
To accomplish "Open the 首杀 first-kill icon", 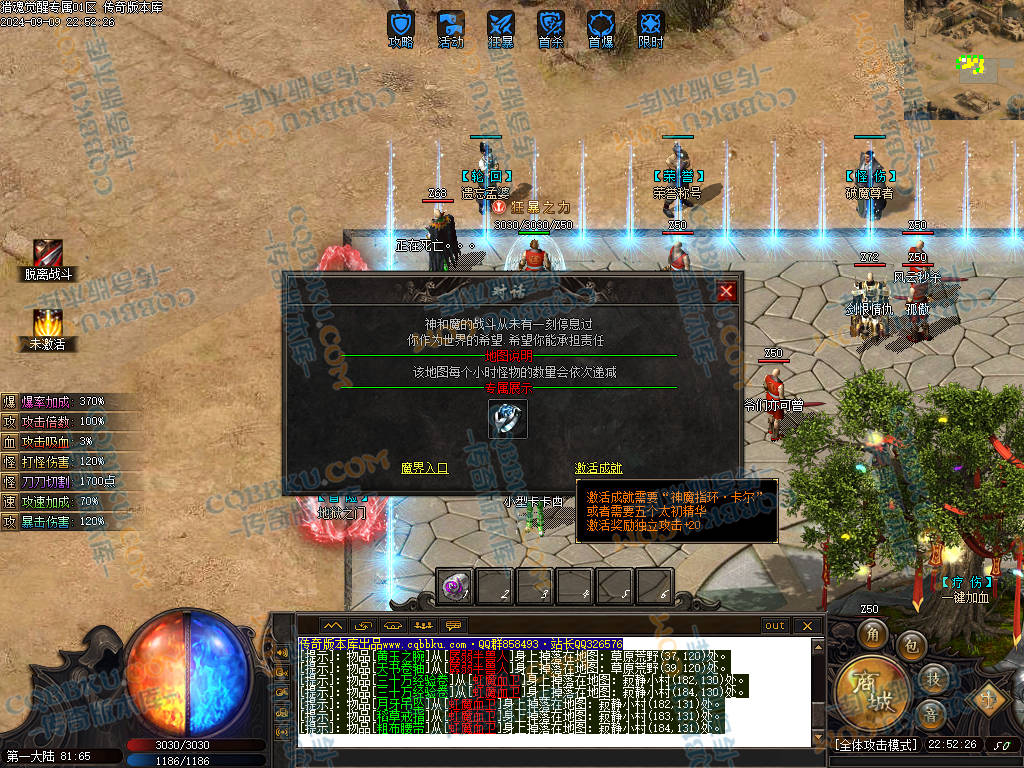I will pyautogui.click(x=551, y=25).
